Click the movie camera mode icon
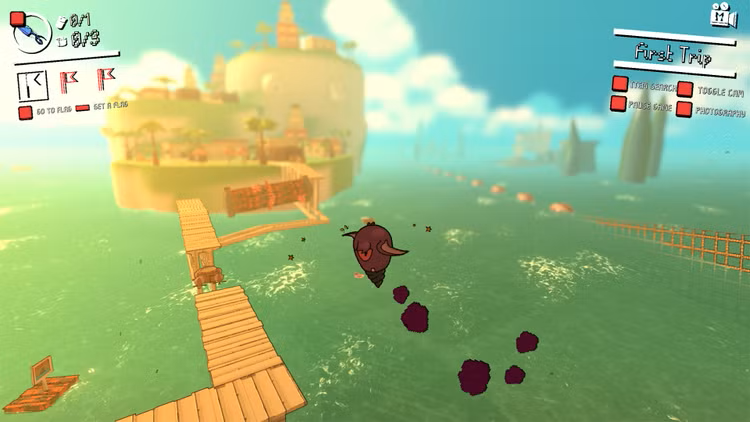 pyautogui.click(x=722, y=15)
